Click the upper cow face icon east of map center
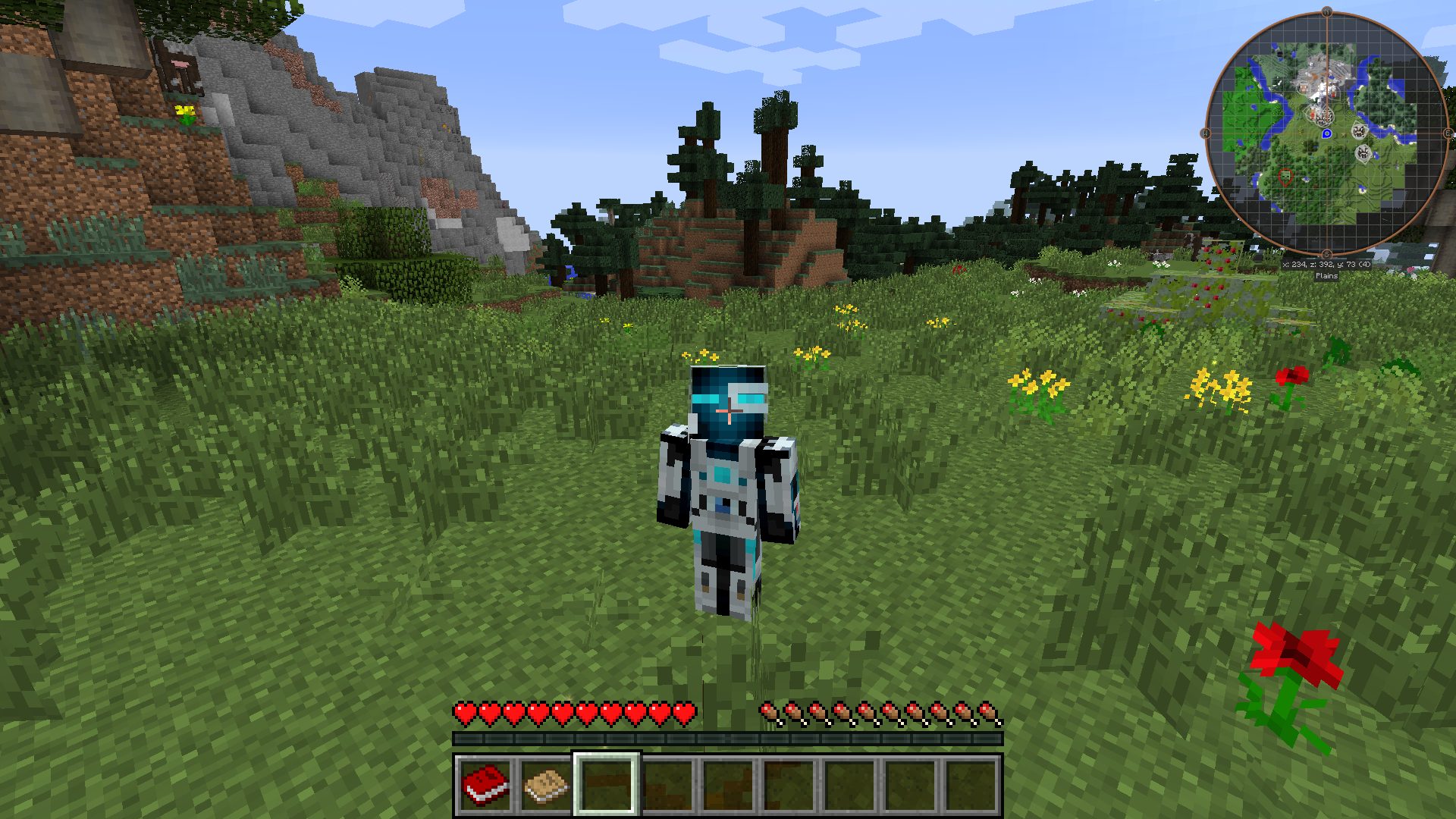 (1358, 130)
